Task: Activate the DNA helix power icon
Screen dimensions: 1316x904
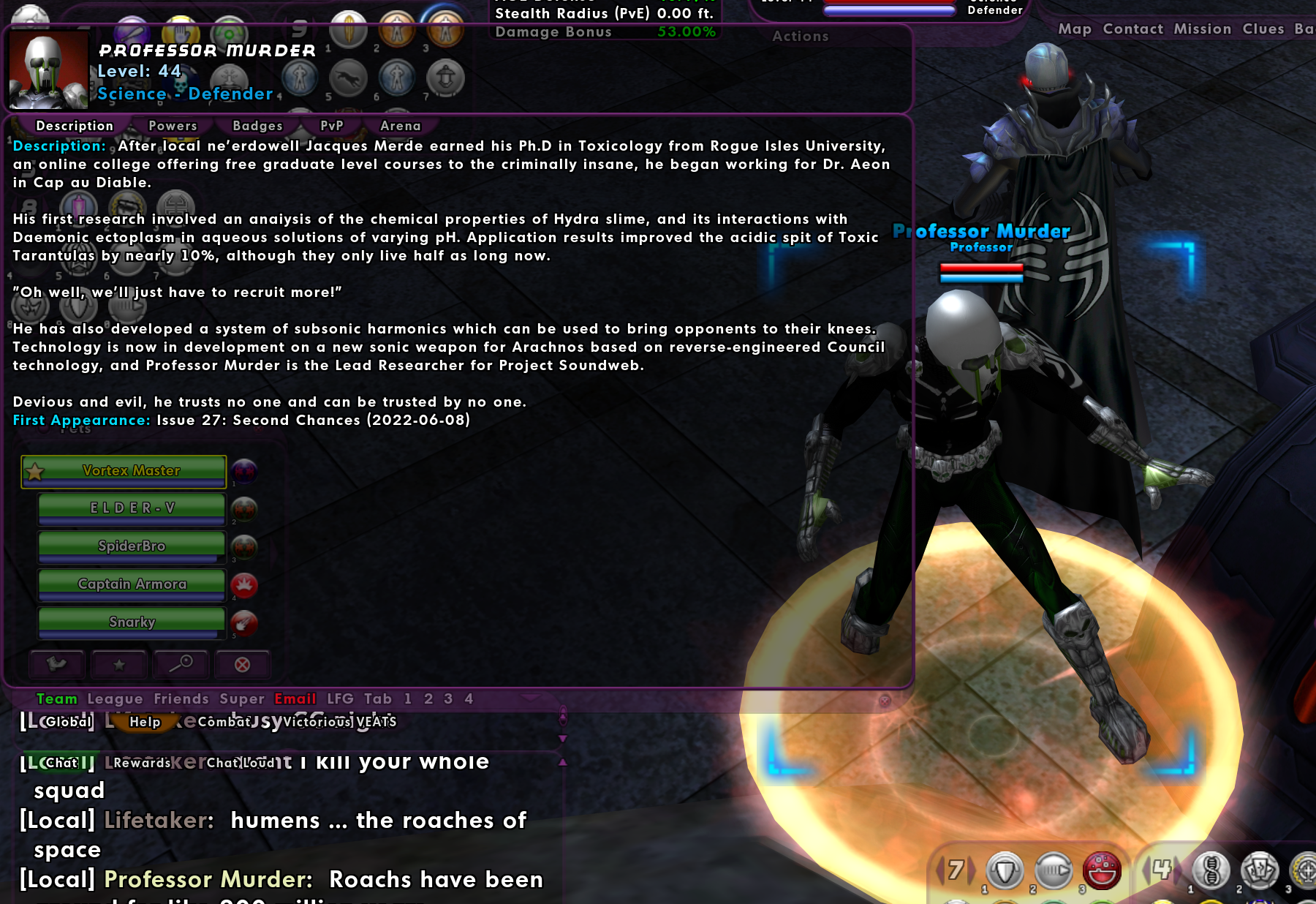Action: tap(1211, 870)
